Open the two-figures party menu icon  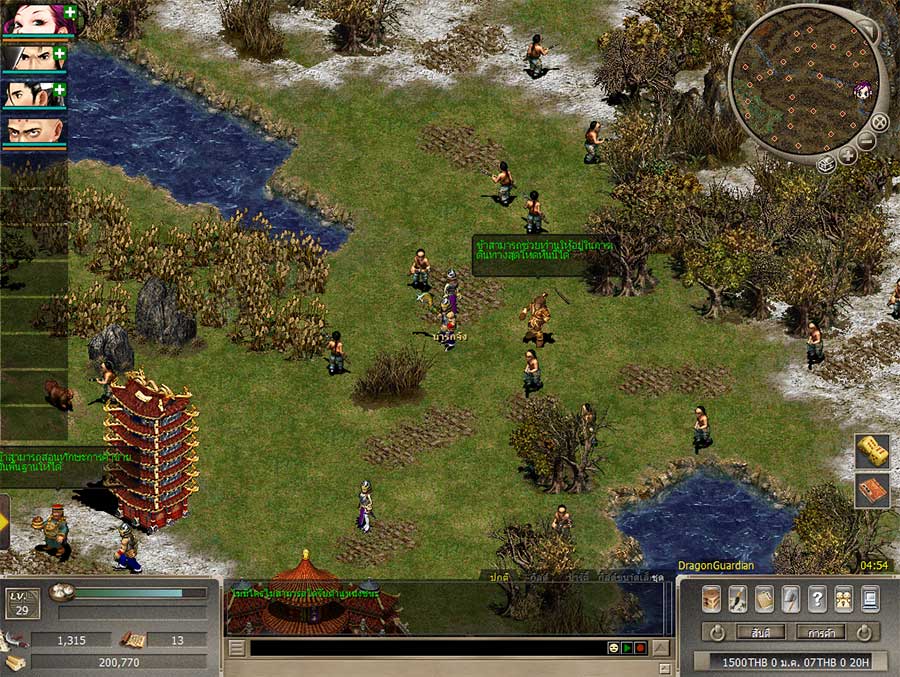point(843,598)
